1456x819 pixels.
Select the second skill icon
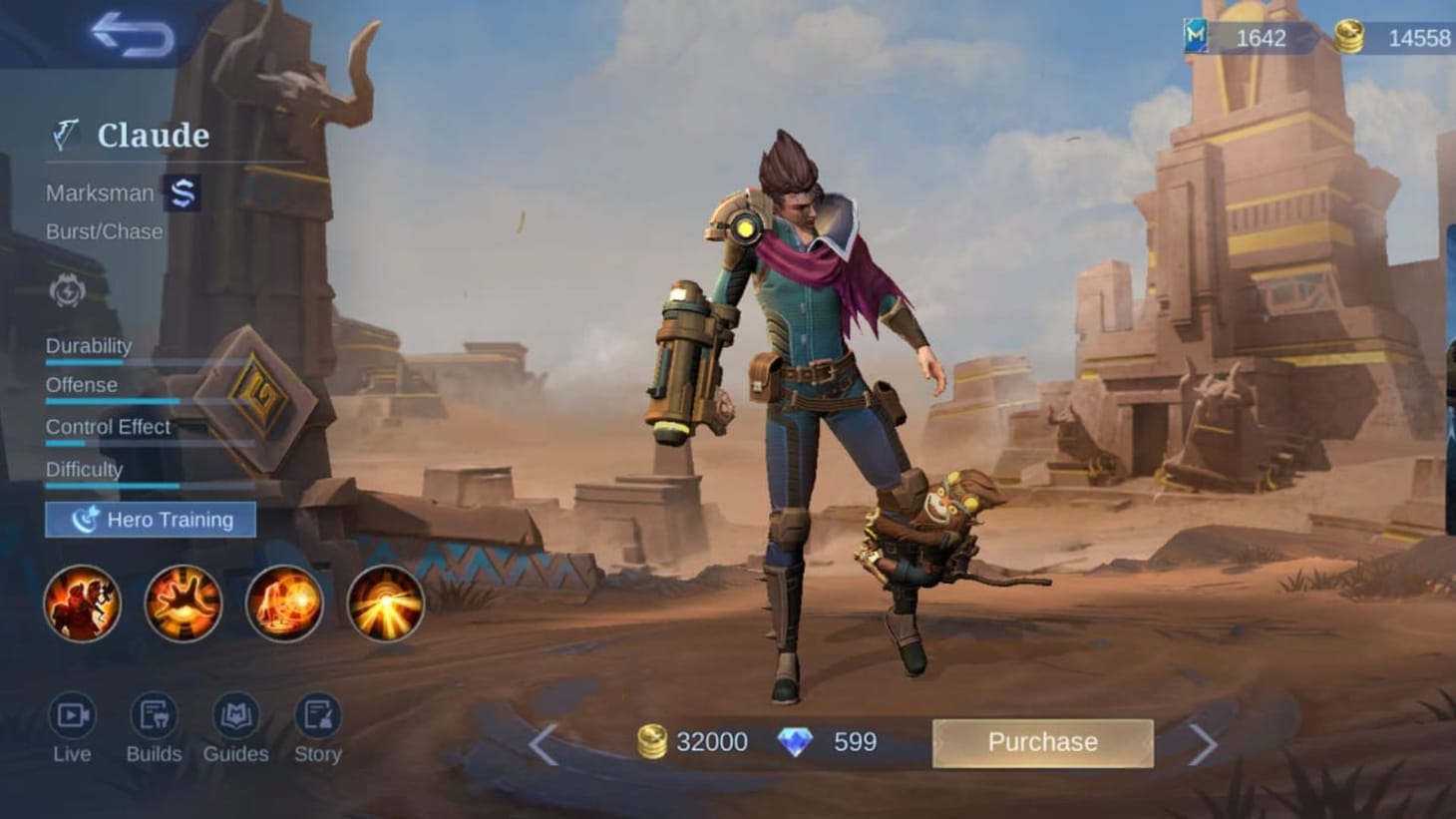[183, 605]
